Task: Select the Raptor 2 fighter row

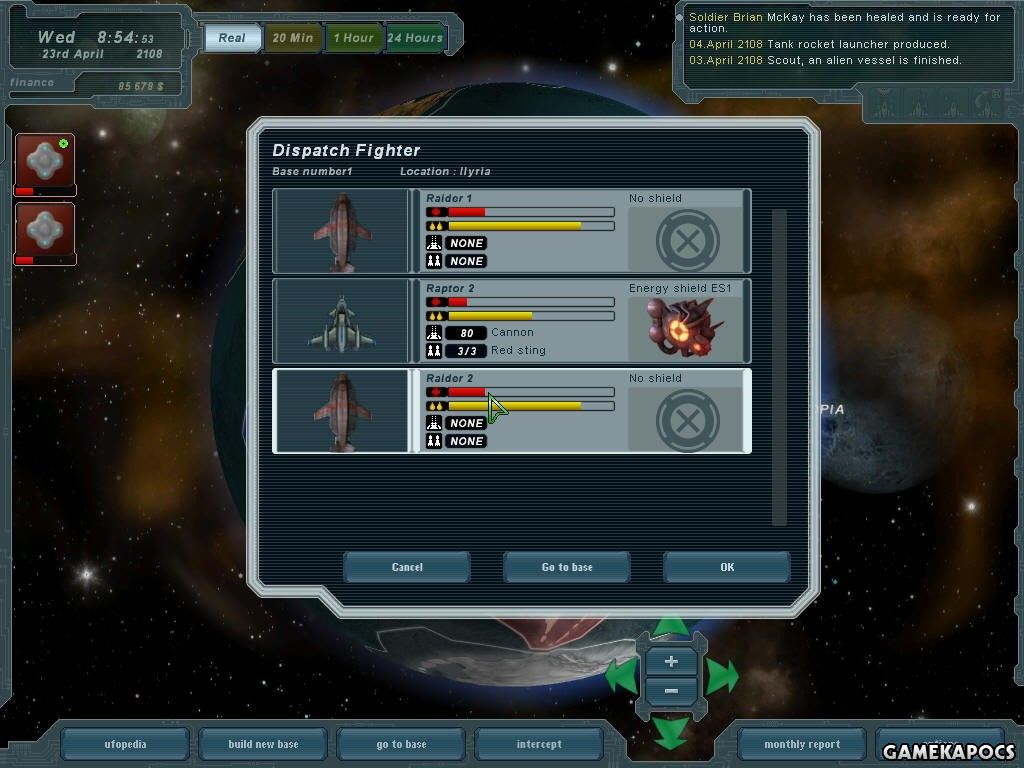Action: click(512, 321)
